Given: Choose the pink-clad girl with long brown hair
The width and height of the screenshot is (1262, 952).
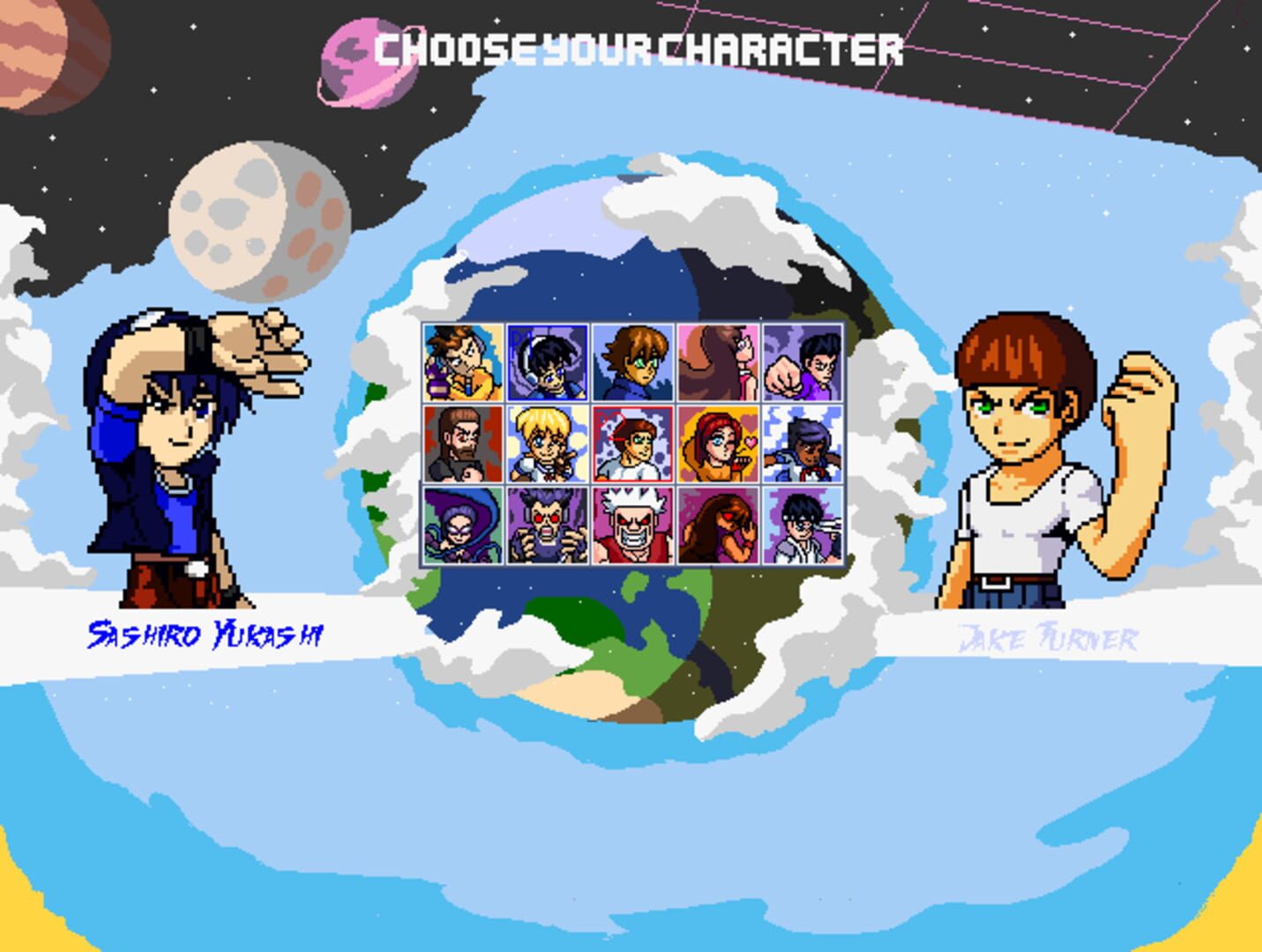Looking at the screenshot, I should [x=716, y=361].
